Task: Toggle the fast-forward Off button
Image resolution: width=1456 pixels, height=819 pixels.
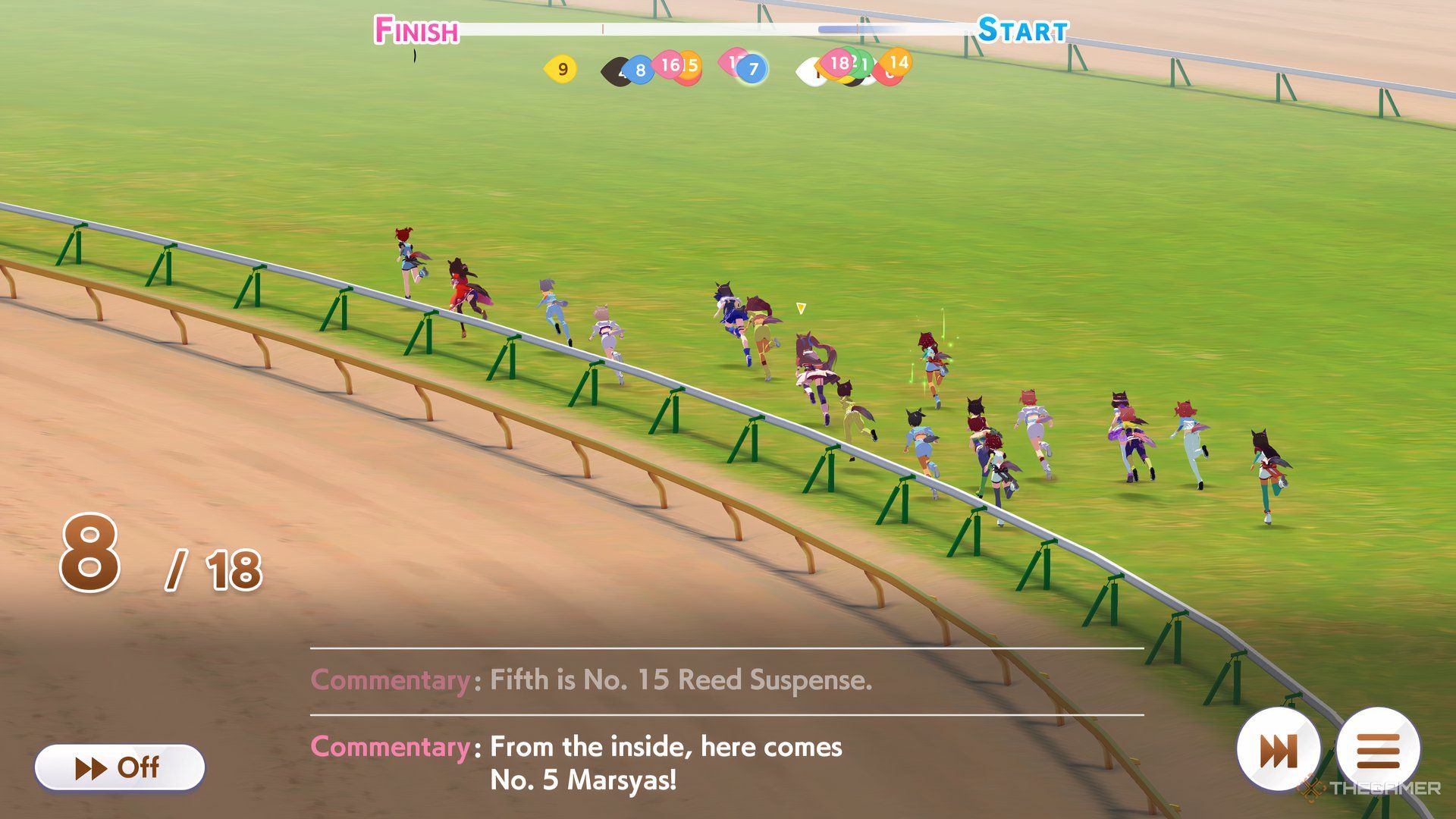Action: 119,767
